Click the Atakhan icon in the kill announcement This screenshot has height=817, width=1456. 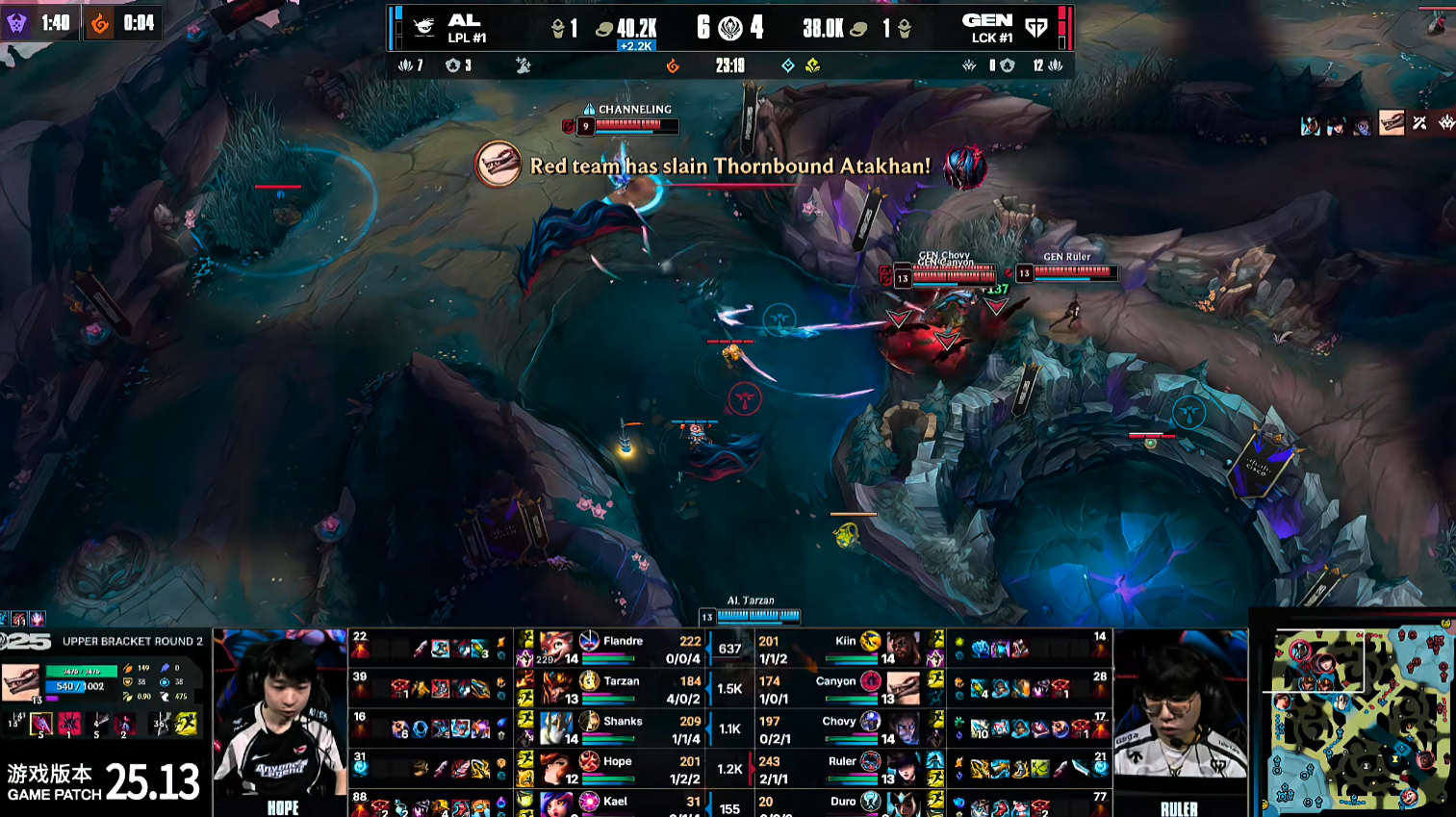point(498,165)
